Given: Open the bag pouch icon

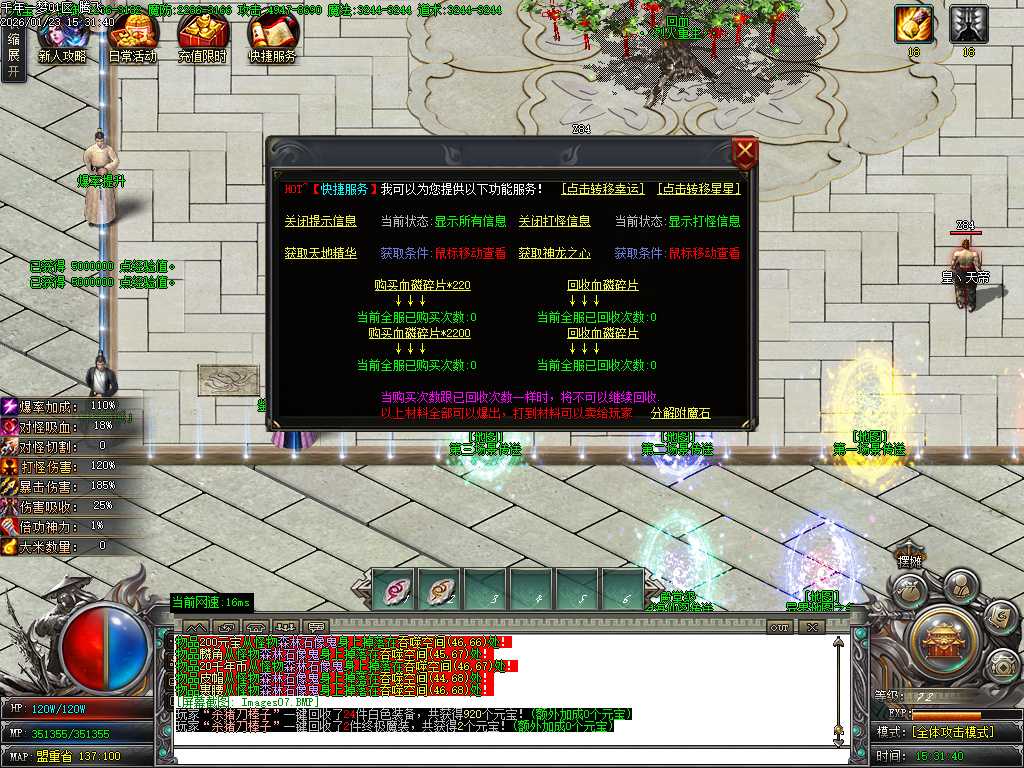Looking at the screenshot, I should 907,590.
